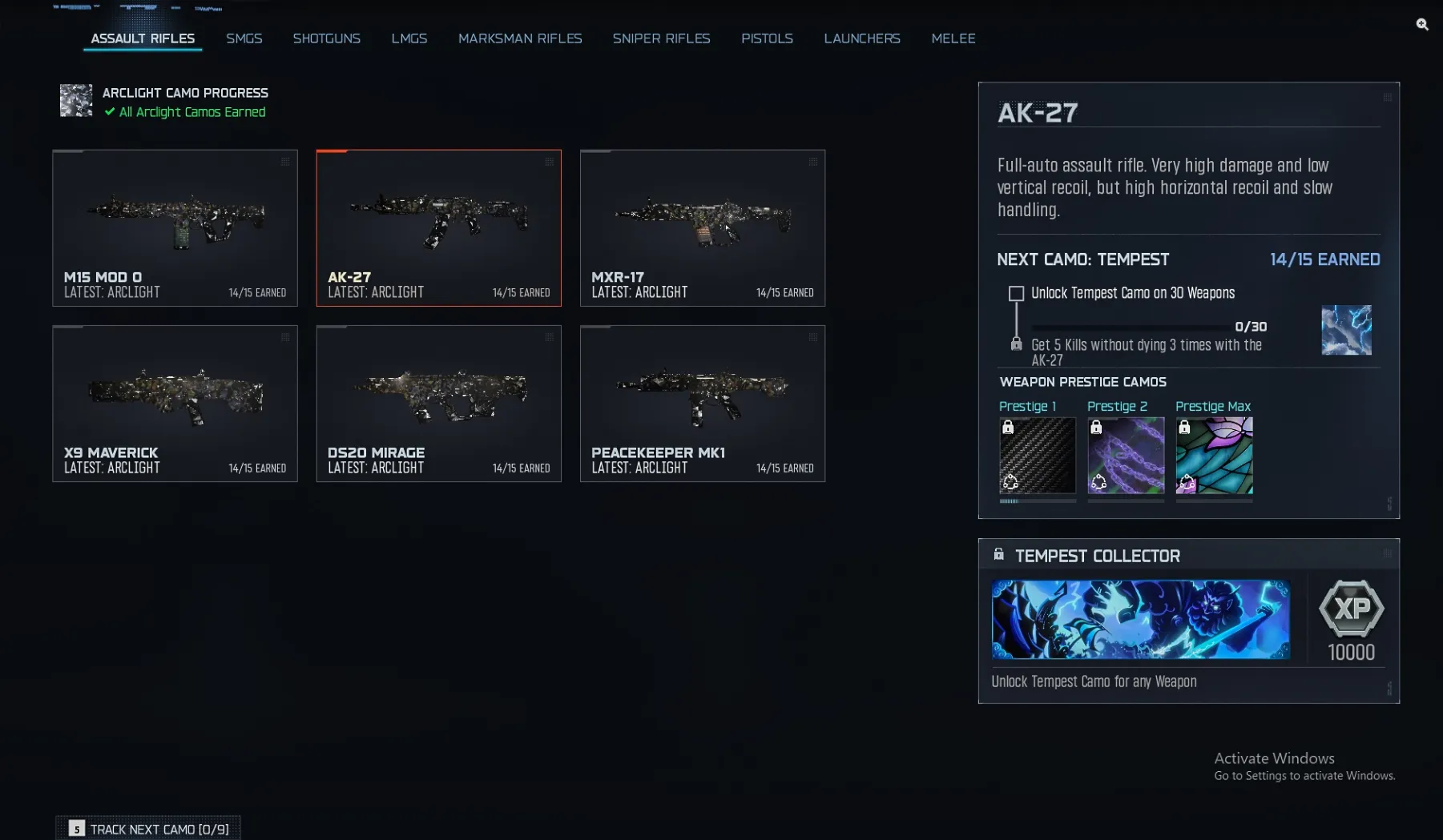The height and width of the screenshot is (840, 1443).
Task: Switch to the SNIPER RIFLES tab
Action: (661, 38)
